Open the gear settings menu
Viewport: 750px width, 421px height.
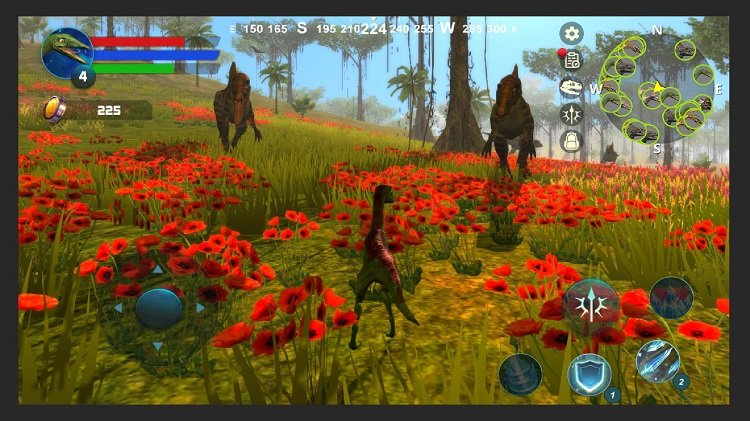(571, 33)
